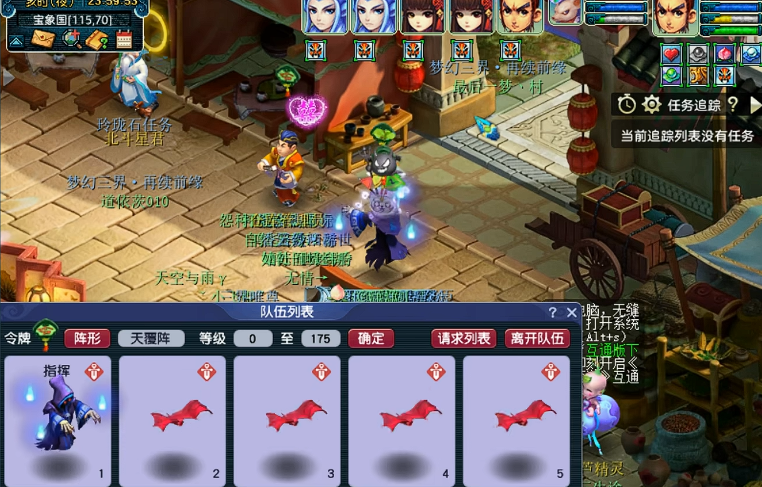Open the map search magnifier icon

(x=70, y=39)
